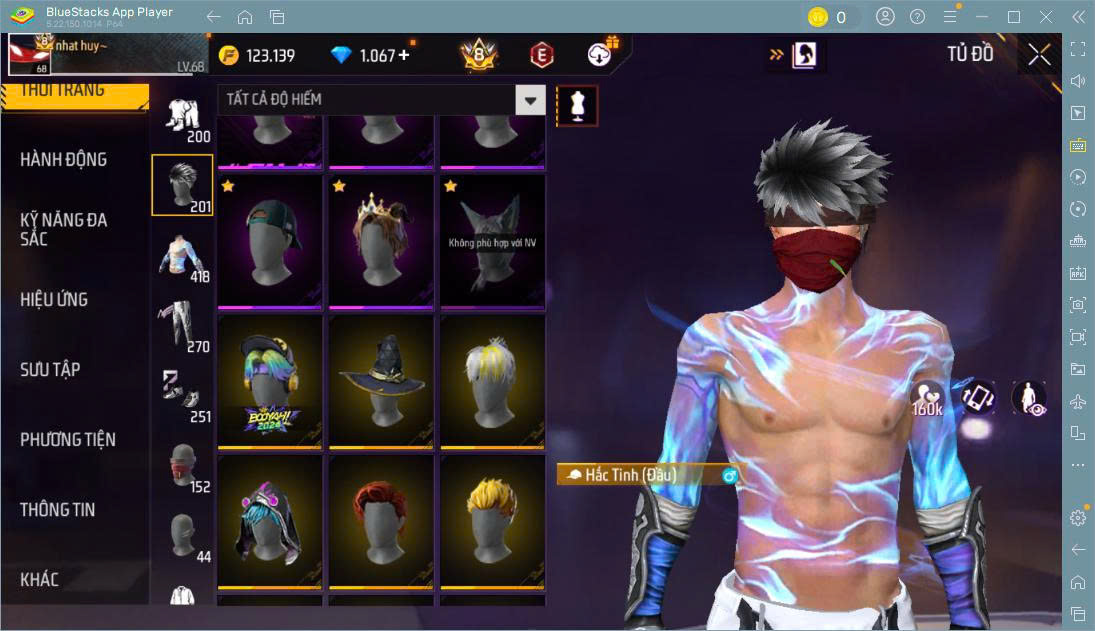Choose the spiky yellow hair item
Image resolution: width=1095 pixels, height=631 pixels.
pos(492,520)
